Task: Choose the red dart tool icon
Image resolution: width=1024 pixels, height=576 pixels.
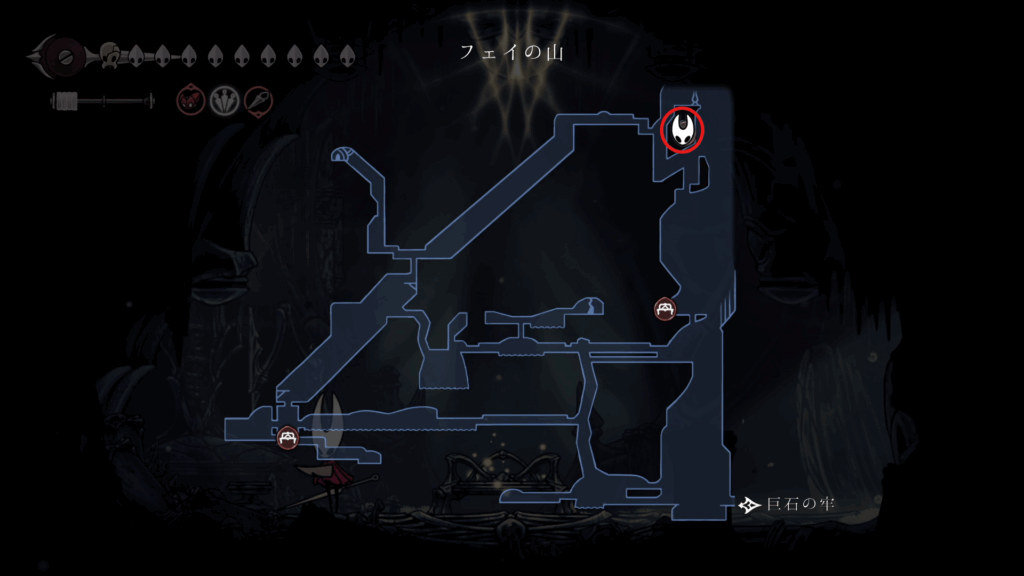Action: [257, 100]
